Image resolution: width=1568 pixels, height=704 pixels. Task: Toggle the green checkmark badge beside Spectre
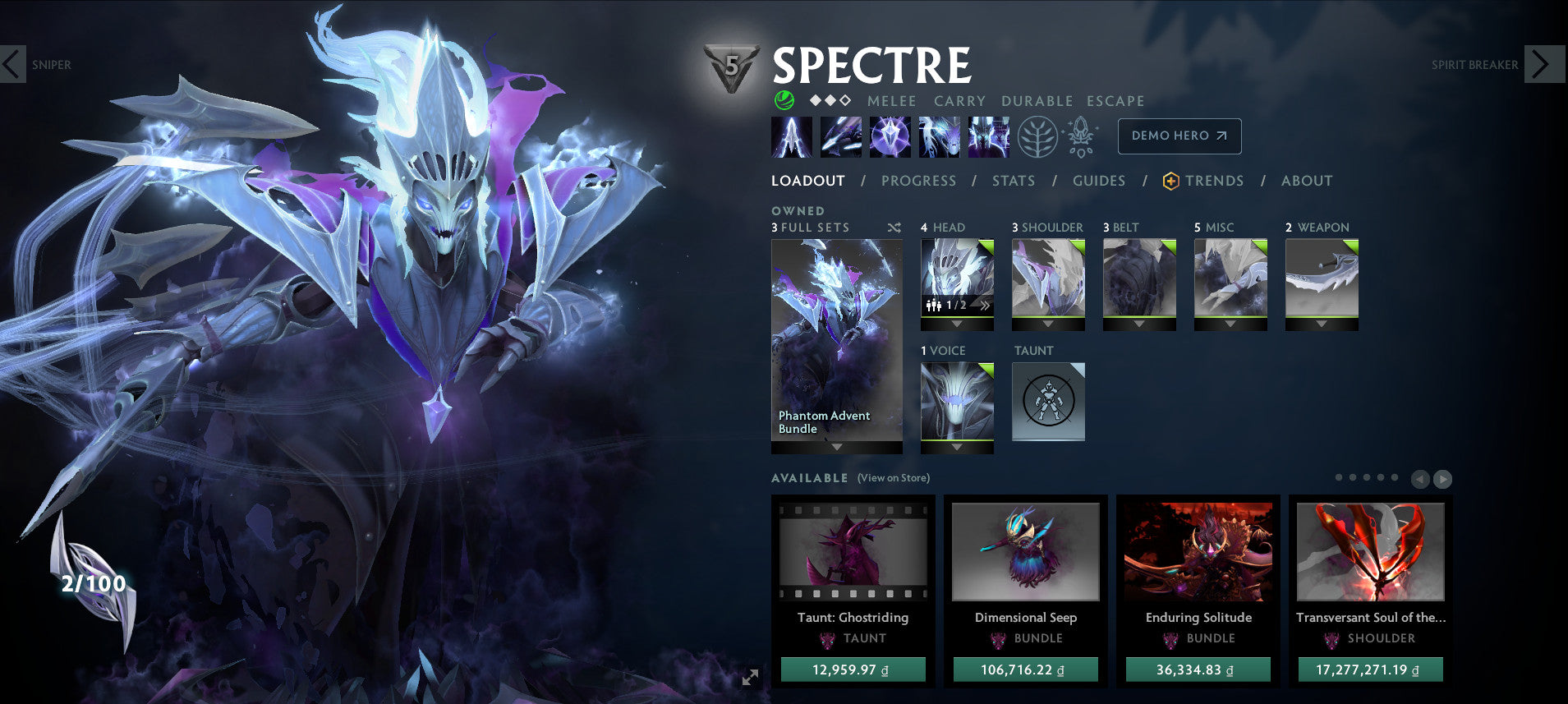point(784,100)
